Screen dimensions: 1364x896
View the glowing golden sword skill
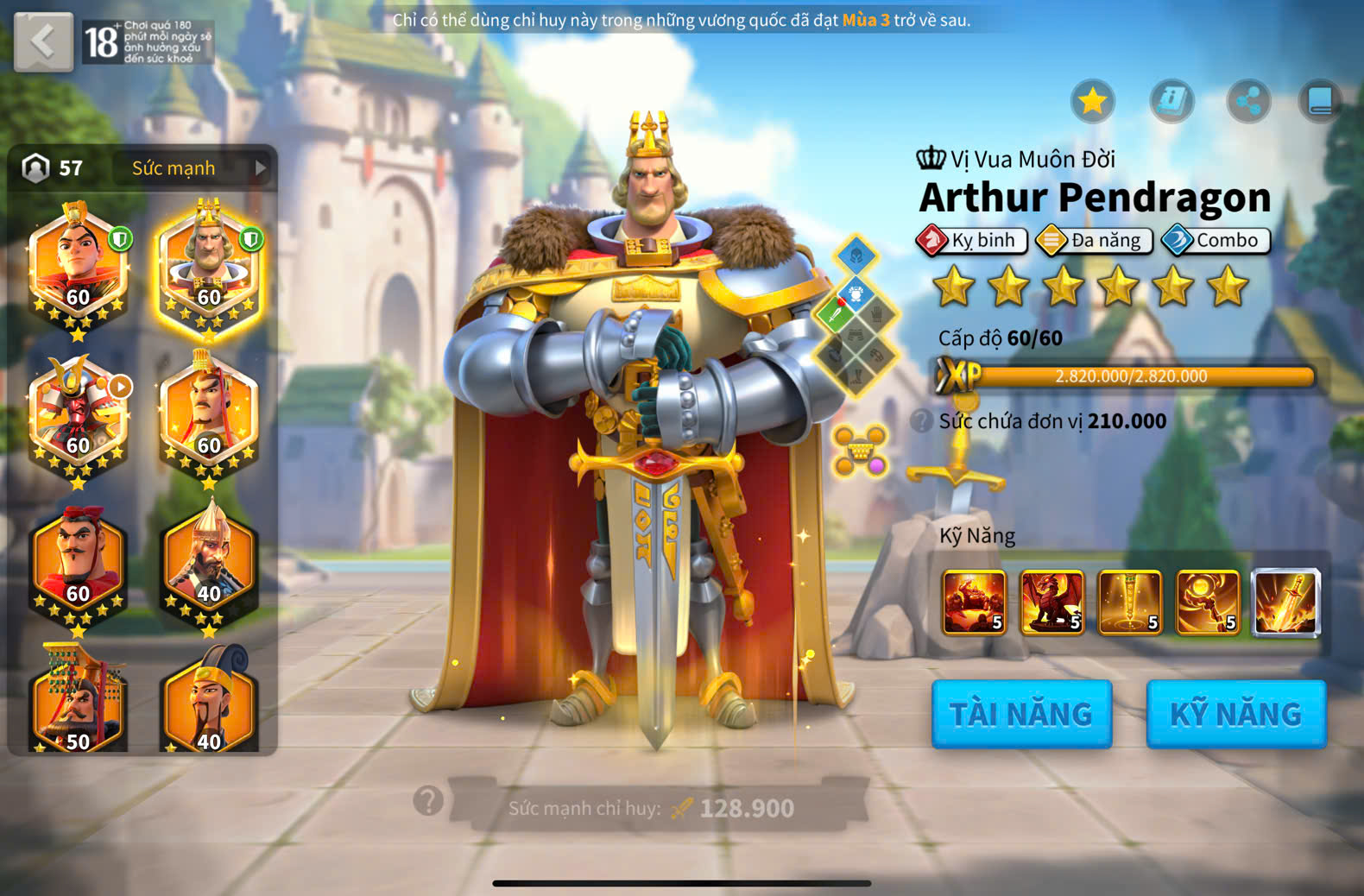pyautogui.click(x=1129, y=602)
